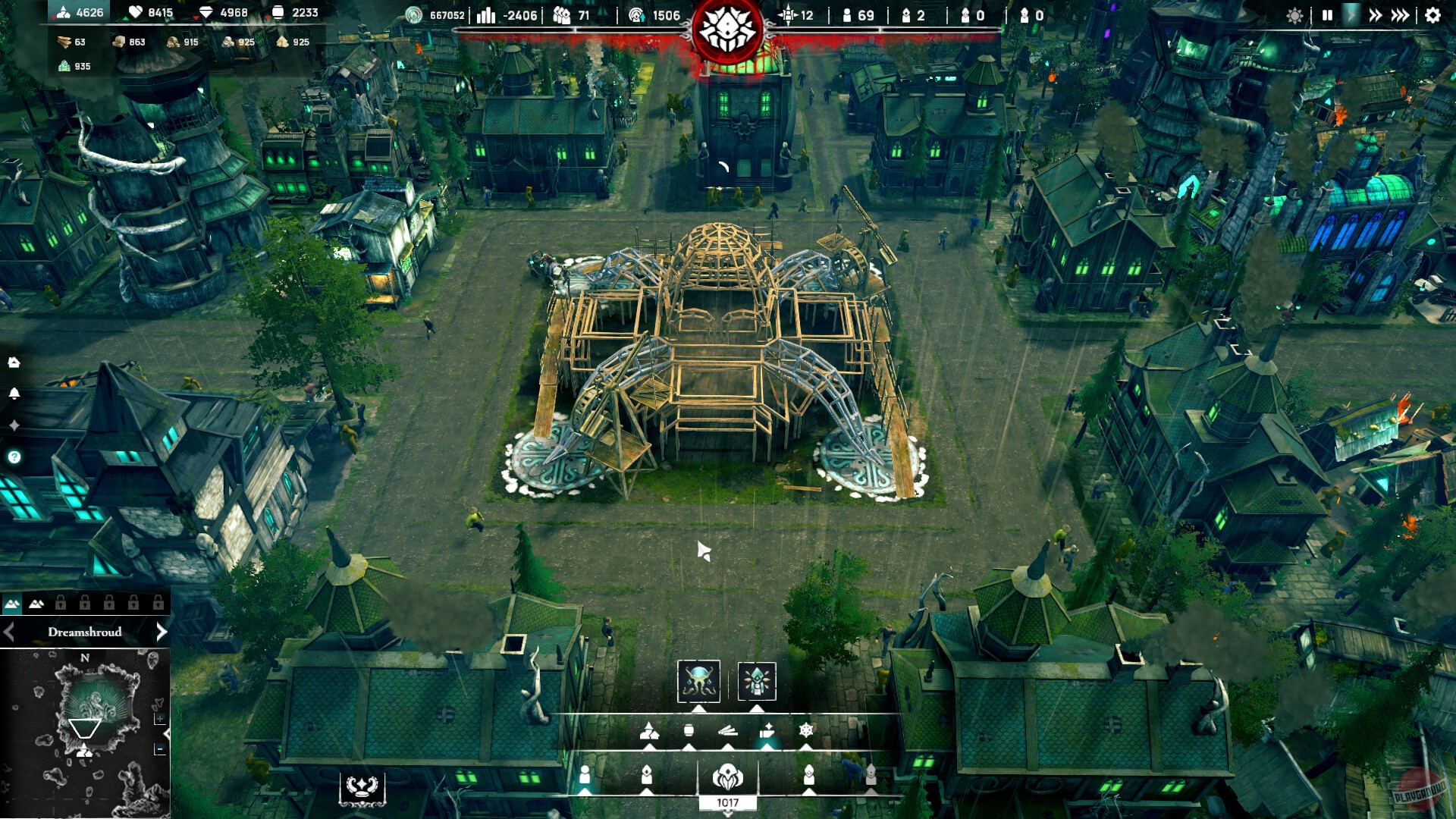Activate triple fast-forward game speed
Viewport: 1456px width, 819px height.
(1400, 15)
